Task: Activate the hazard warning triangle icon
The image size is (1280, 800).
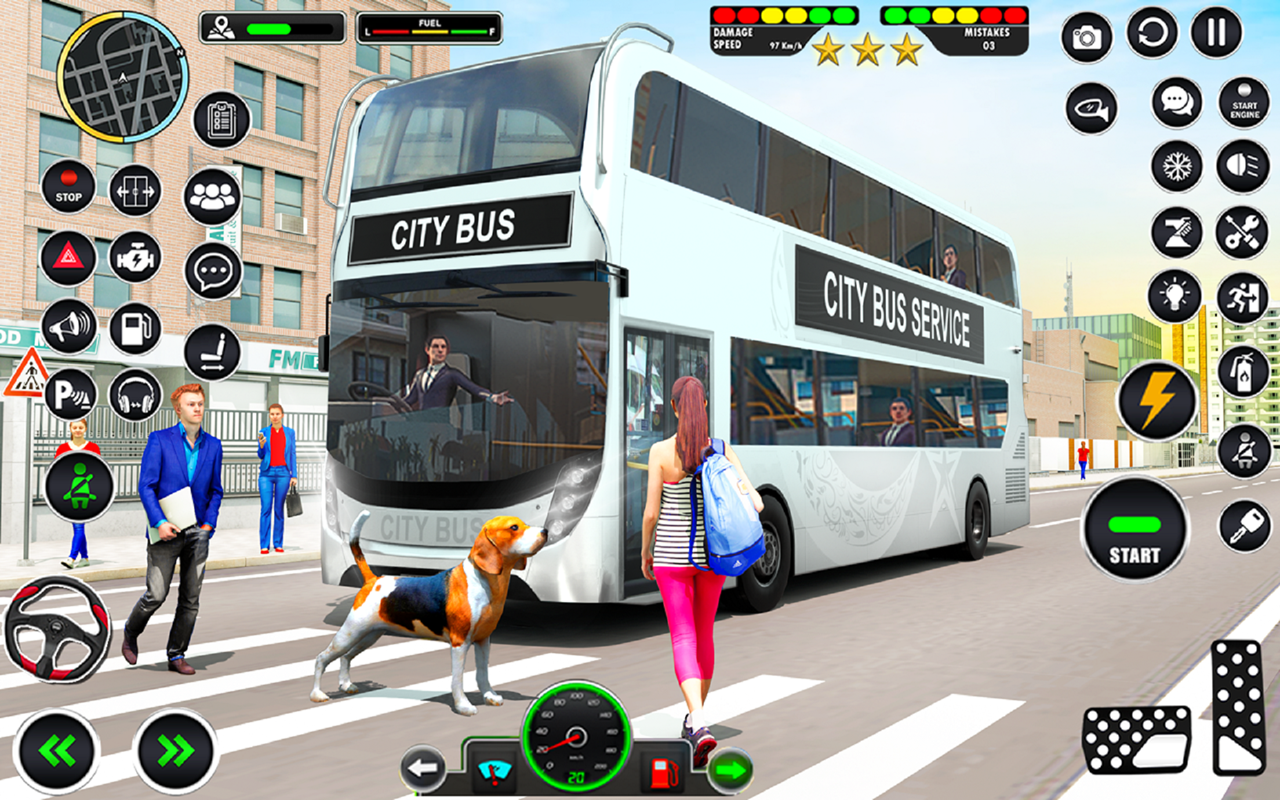Action: (x=68, y=258)
